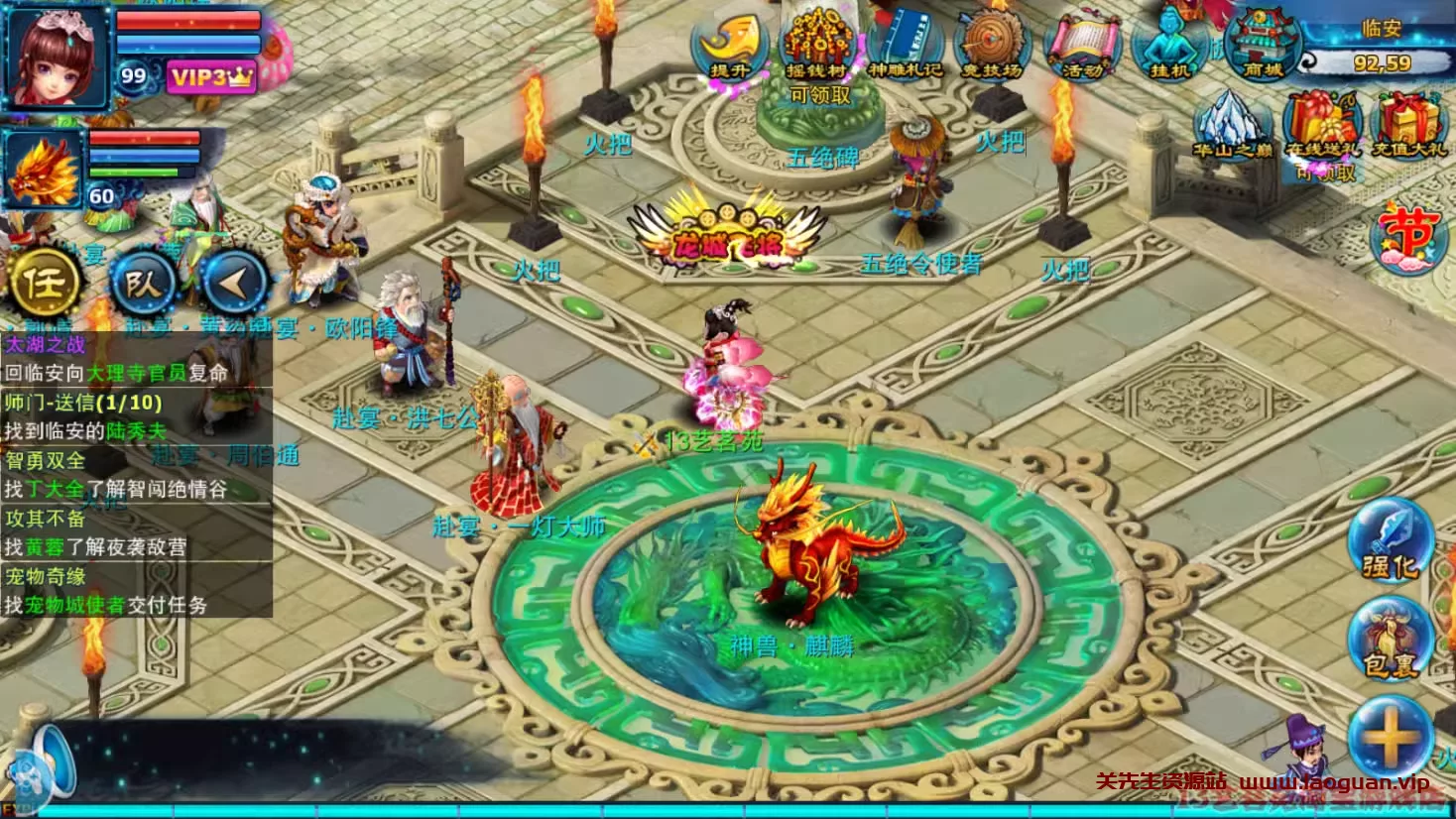
Task: Open the 充值大礼 recharge gift box
Action: point(1409,126)
